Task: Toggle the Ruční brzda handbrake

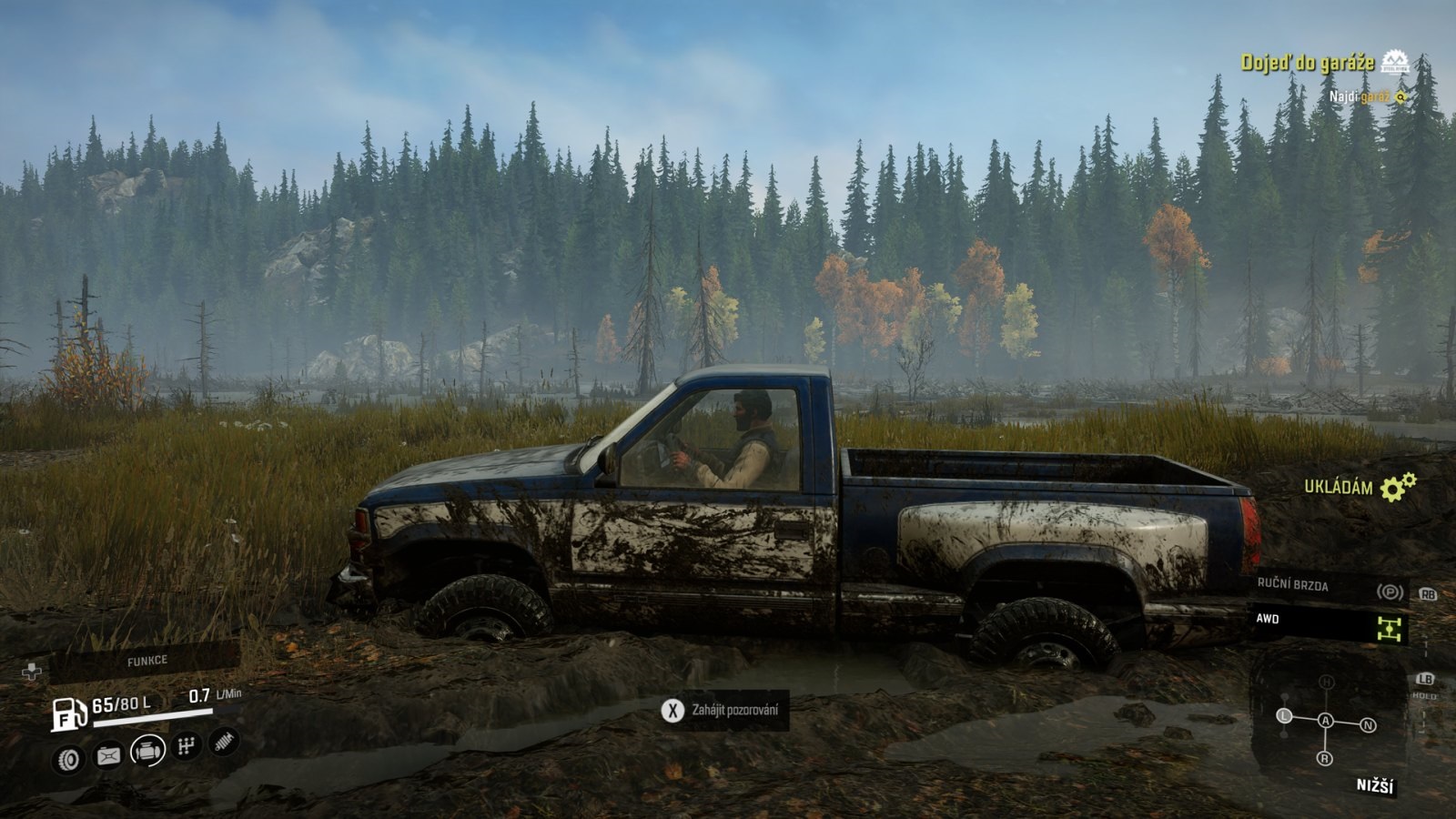Action: point(1329,588)
